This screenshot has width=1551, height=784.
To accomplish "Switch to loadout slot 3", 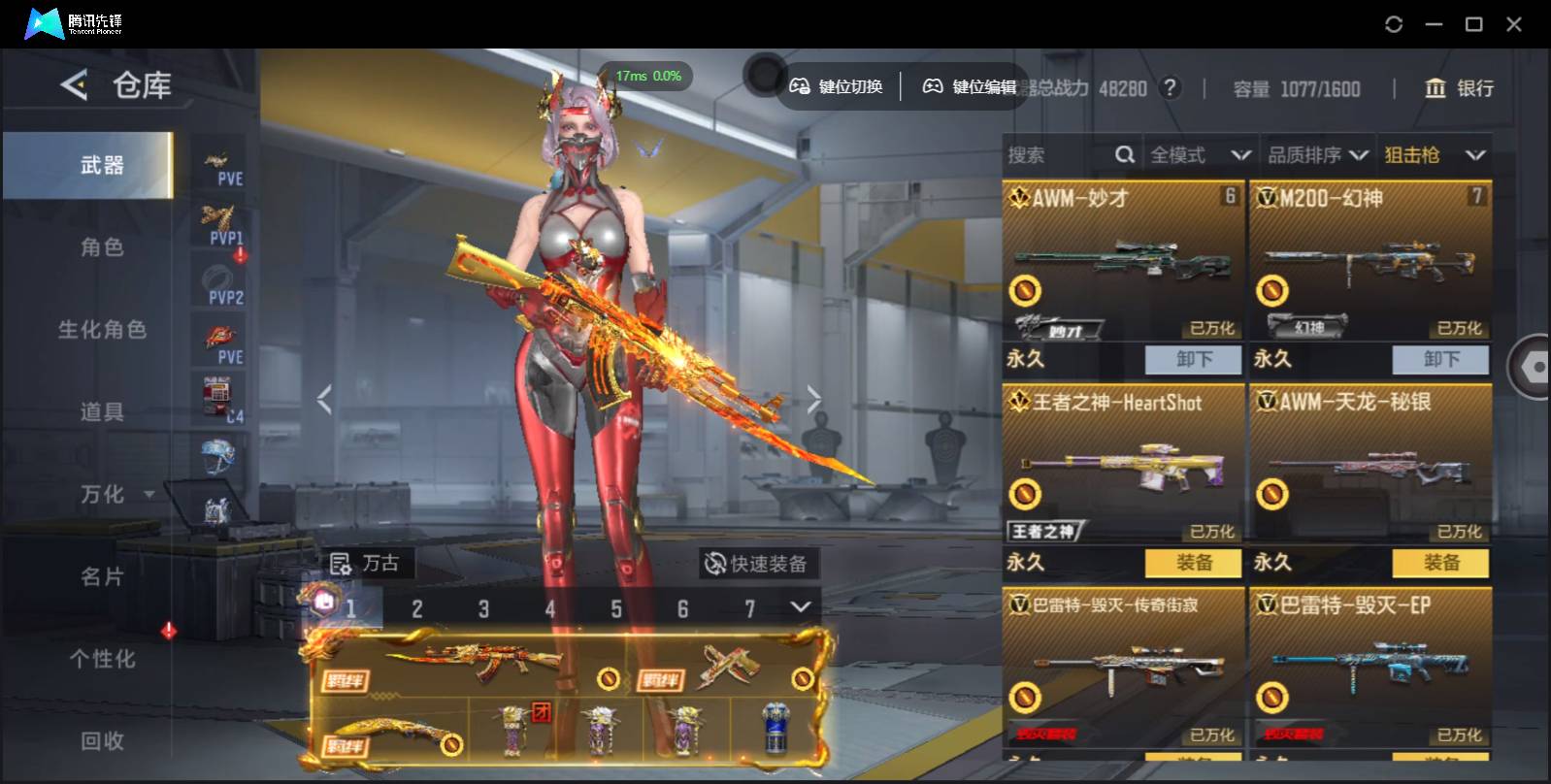I will coord(483,609).
